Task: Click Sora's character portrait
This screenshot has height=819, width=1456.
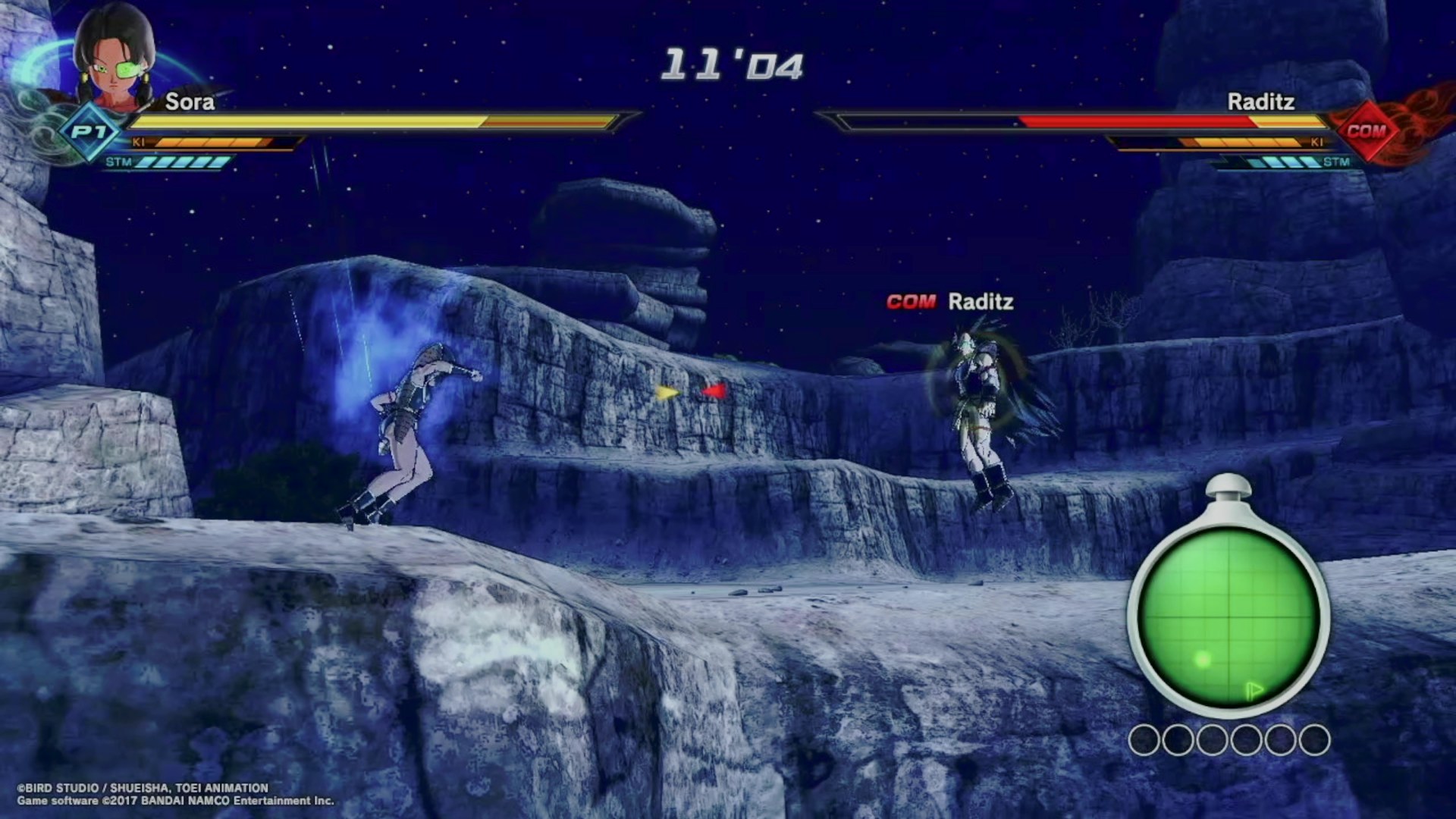Action: (x=114, y=59)
